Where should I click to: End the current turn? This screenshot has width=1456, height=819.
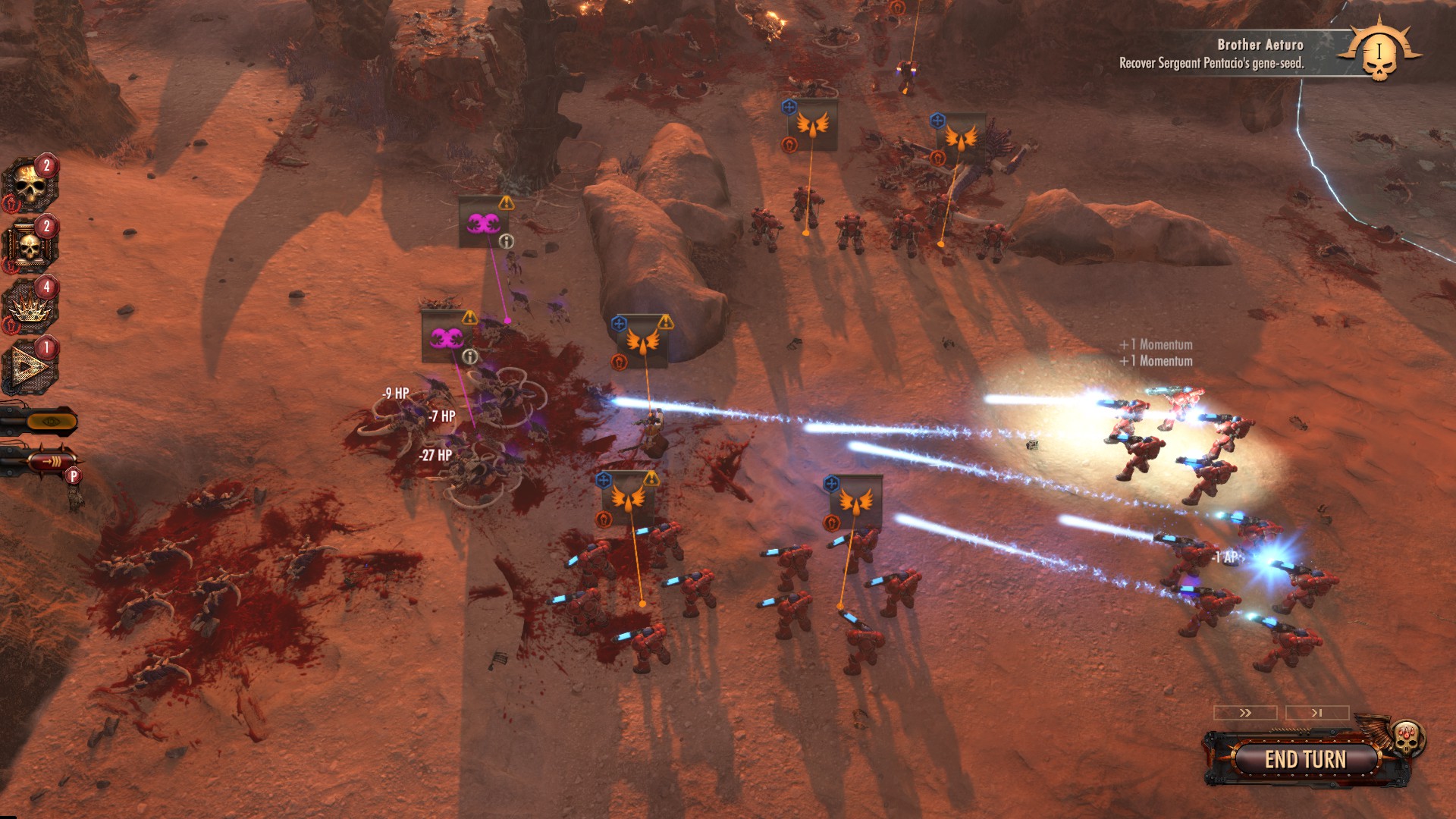pyautogui.click(x=1304, y=759)
